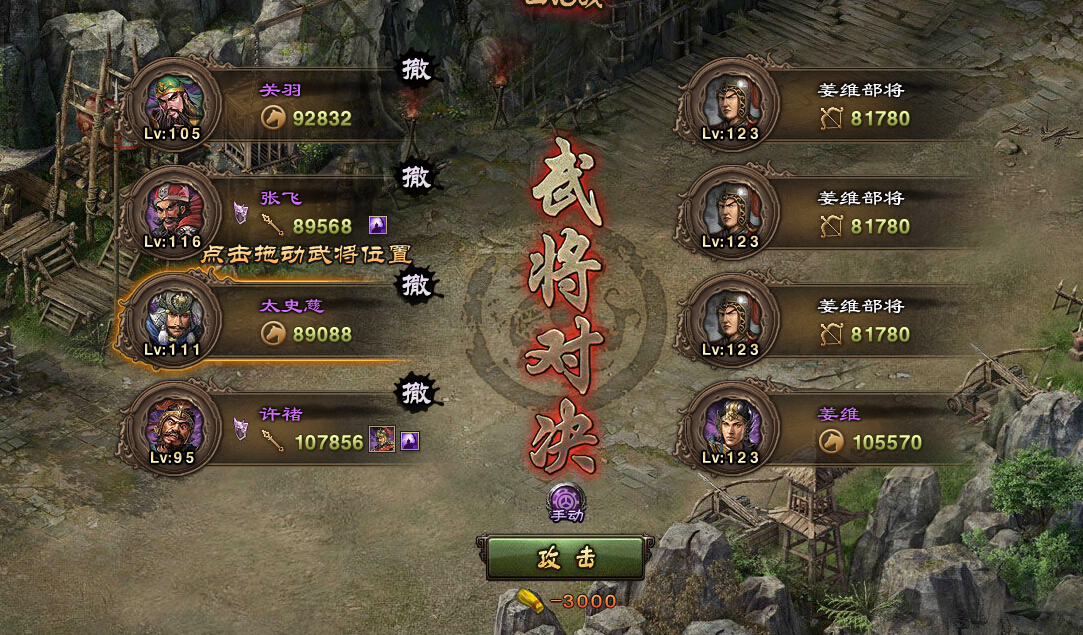The image size is (1083, 635).
Task: Hit the 撤 button for 张飞
Action: 416,177
